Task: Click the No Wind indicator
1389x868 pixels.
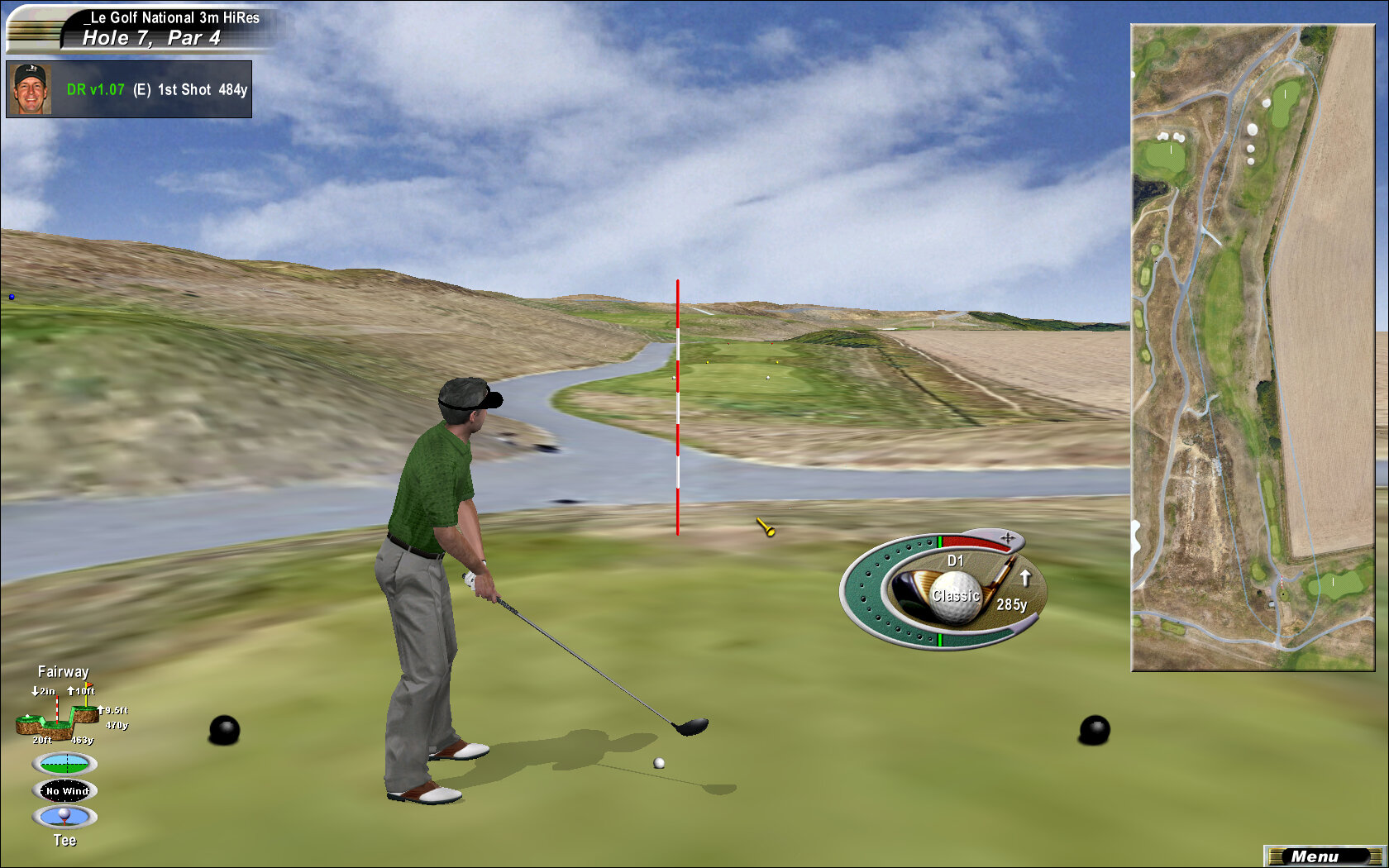Action: coord(66,791)
